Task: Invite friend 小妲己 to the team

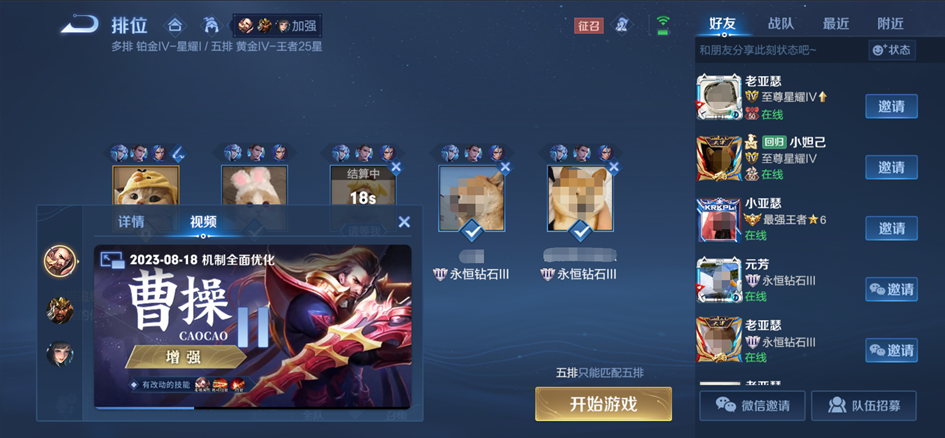Action: tap(891, 167)
